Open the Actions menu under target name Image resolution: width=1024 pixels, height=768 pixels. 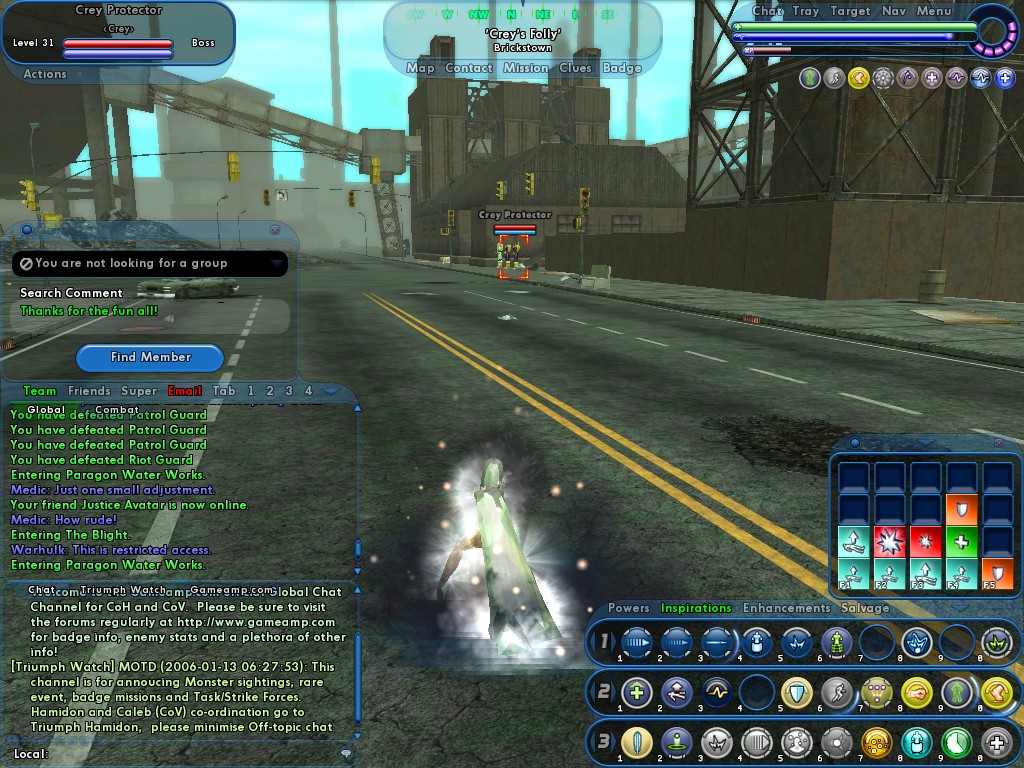point(45,74)
